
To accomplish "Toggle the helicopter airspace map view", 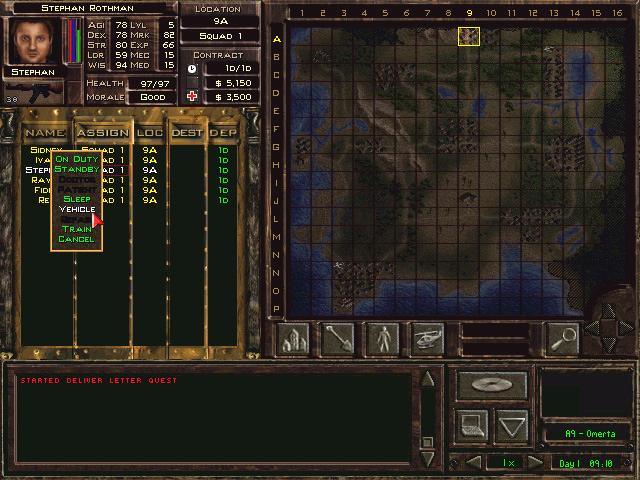I will [x=427, y=339].
